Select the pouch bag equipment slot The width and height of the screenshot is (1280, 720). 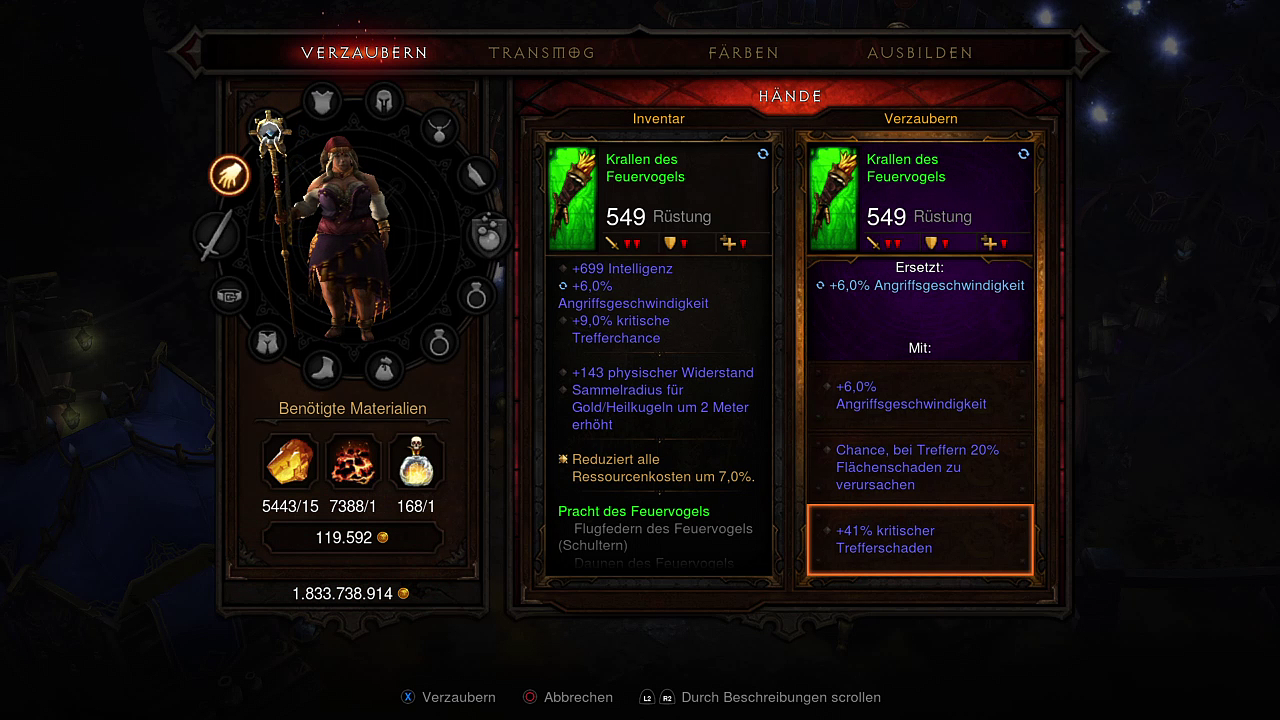point(384,368)
